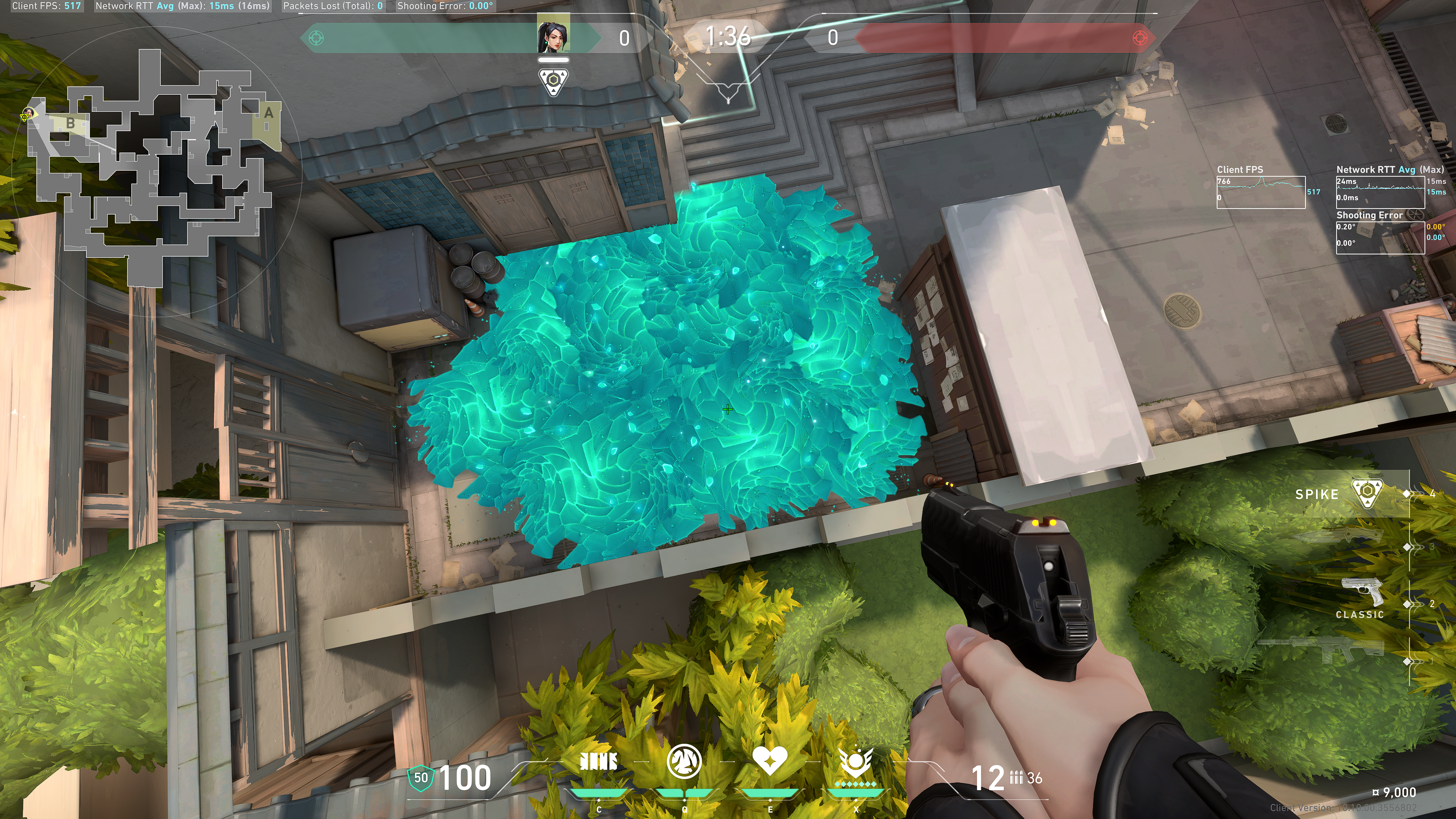The image size is (1456, 819).
Task: Activate Sage's Barrier Orb wall ability
Action: (x=599, y=761)
